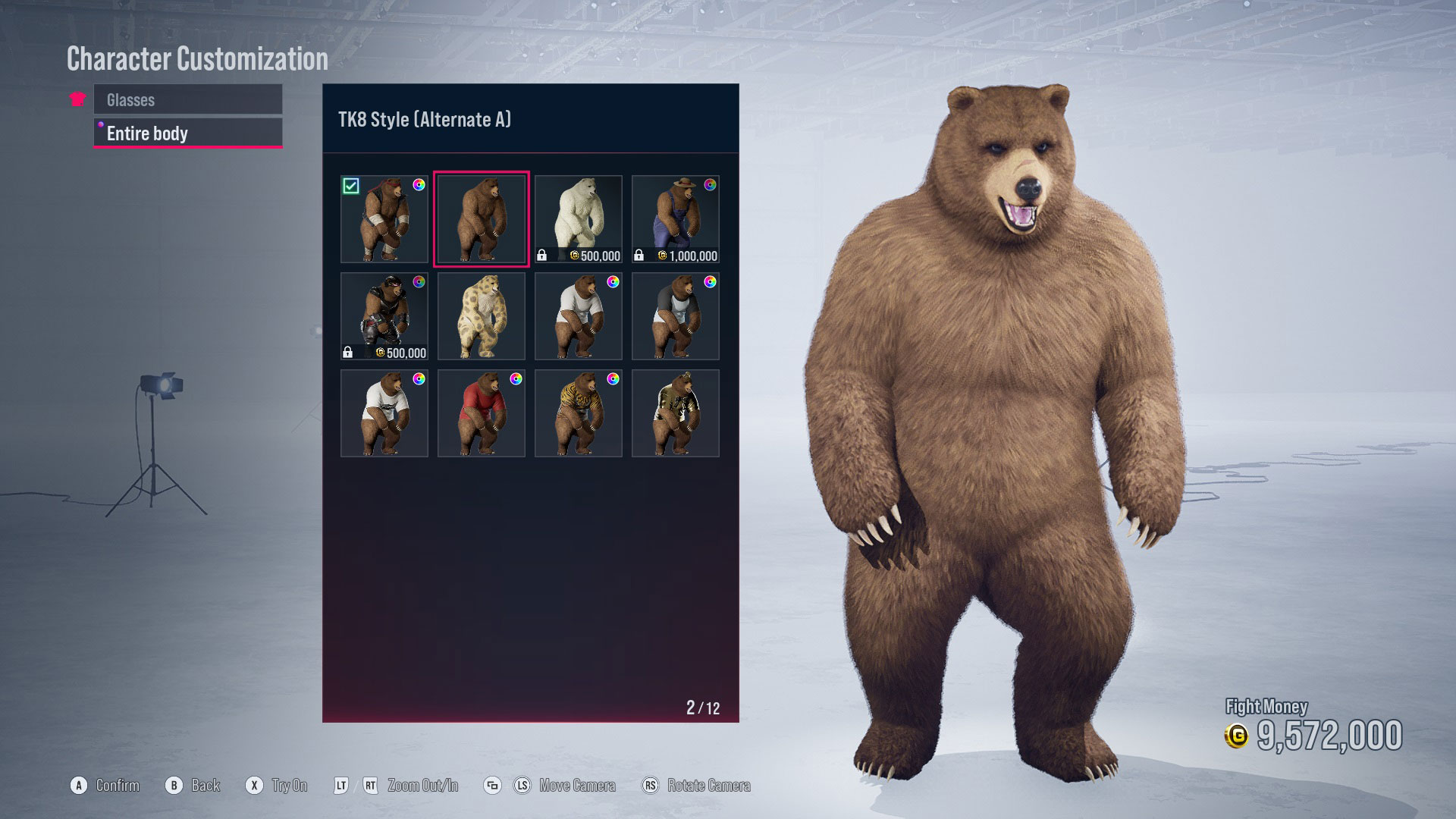Switch to the Entire body category
The width and height of the screenshot is (1456, 819).
click(187, 133)
